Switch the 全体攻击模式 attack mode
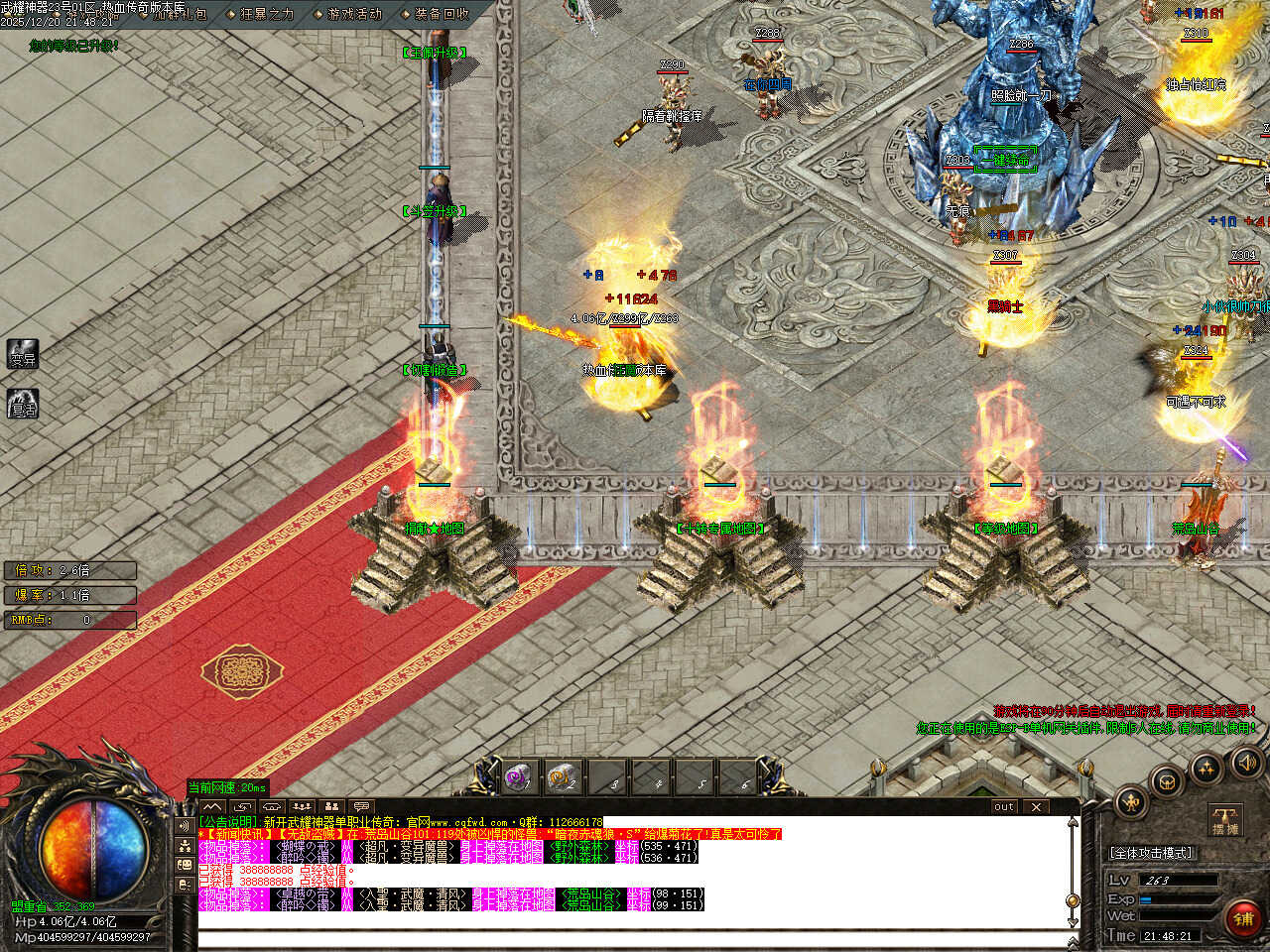The image size is (1270, 952). 1151,853
